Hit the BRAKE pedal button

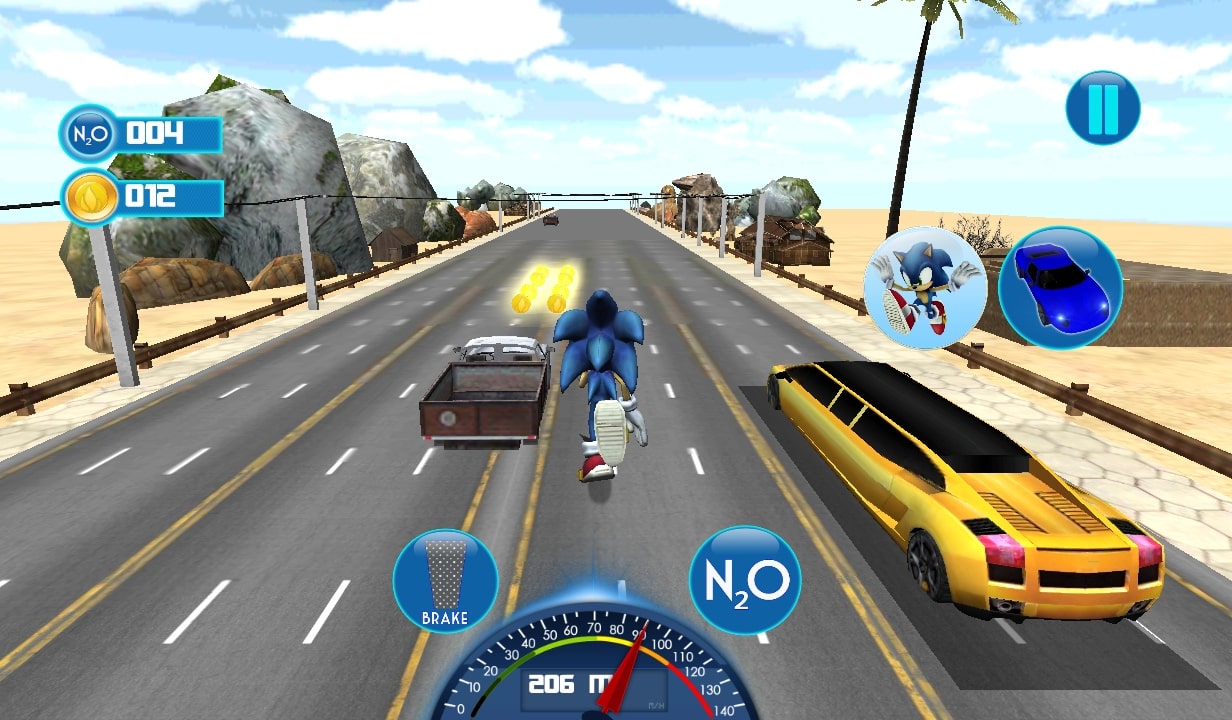[445, 581]
